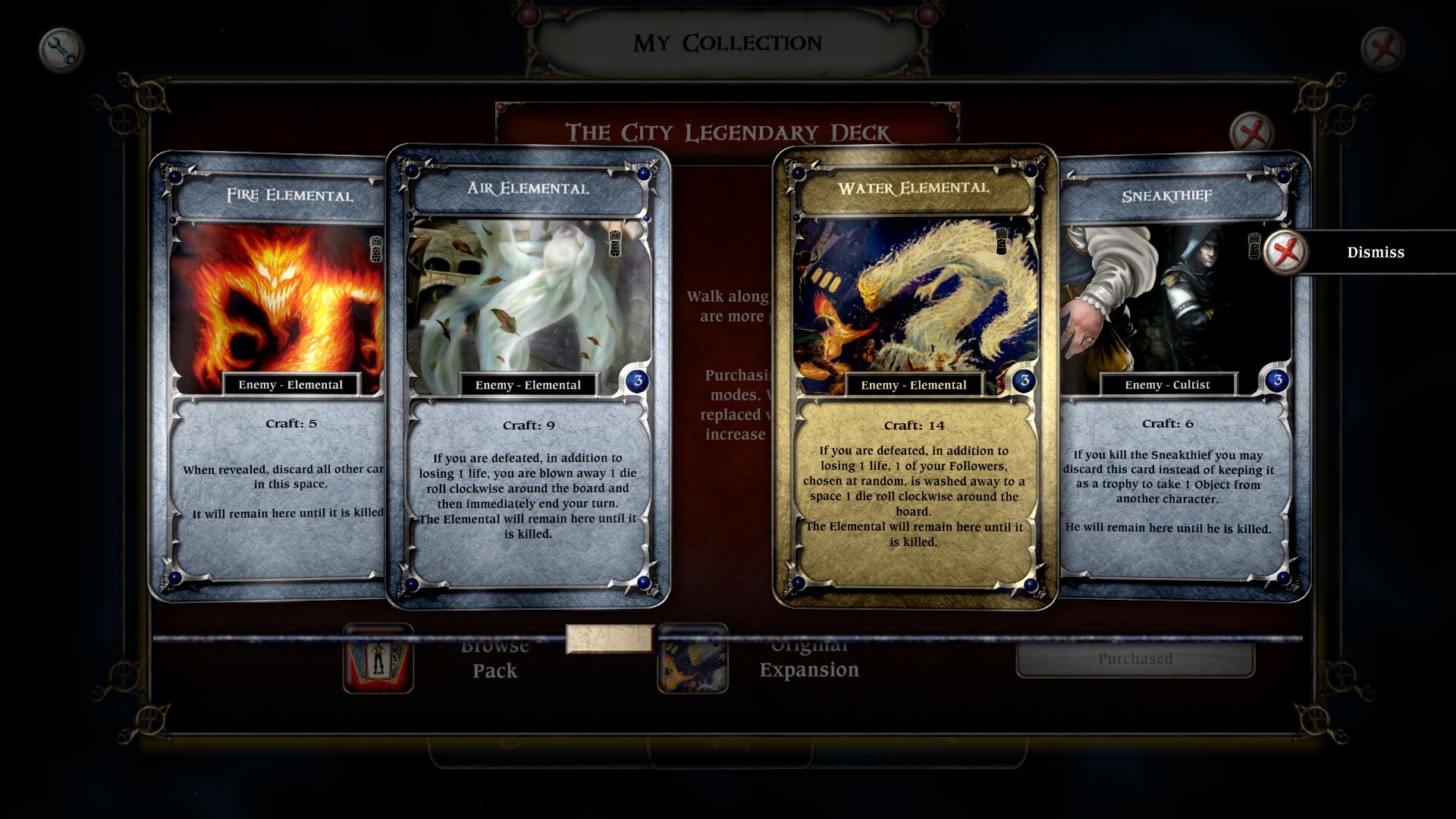Click the tower symbol on Water Elemental card
The height and width of the screenshot is (819, 1456).
(1001, 240)
